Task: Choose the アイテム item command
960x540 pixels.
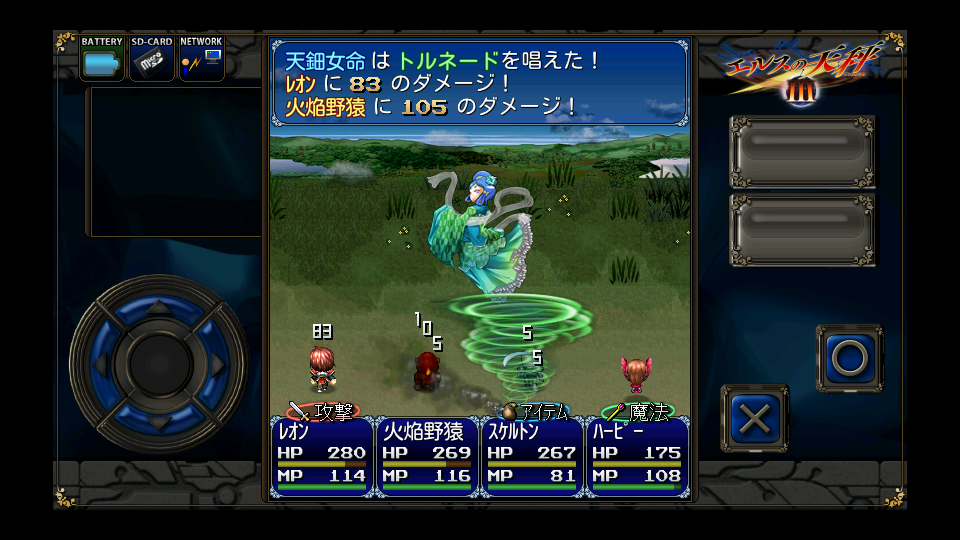Action: pos(535,411)
